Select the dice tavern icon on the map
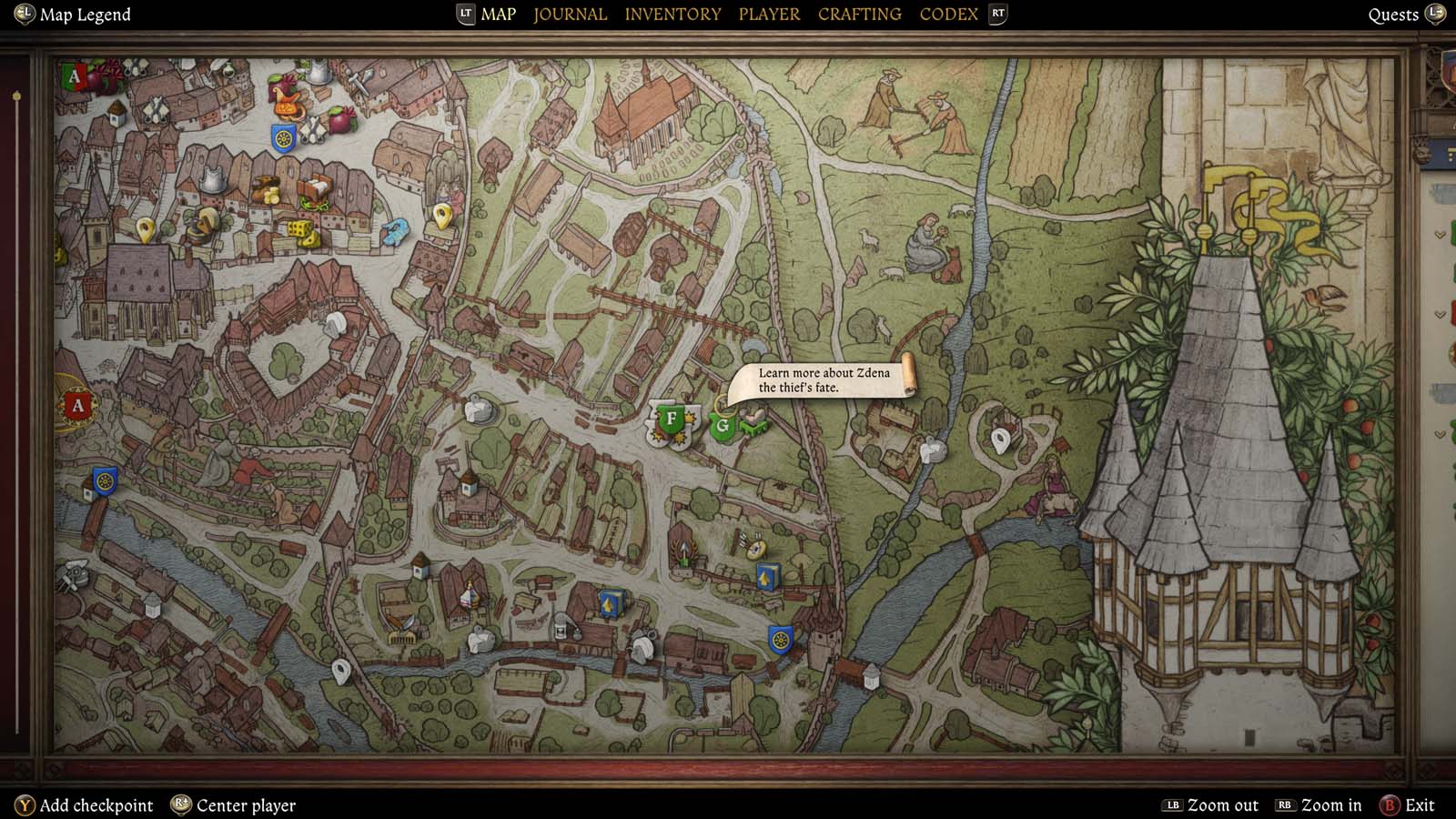Image resolution: width=1456 pixels, height=819 pixels. point(300,230)
